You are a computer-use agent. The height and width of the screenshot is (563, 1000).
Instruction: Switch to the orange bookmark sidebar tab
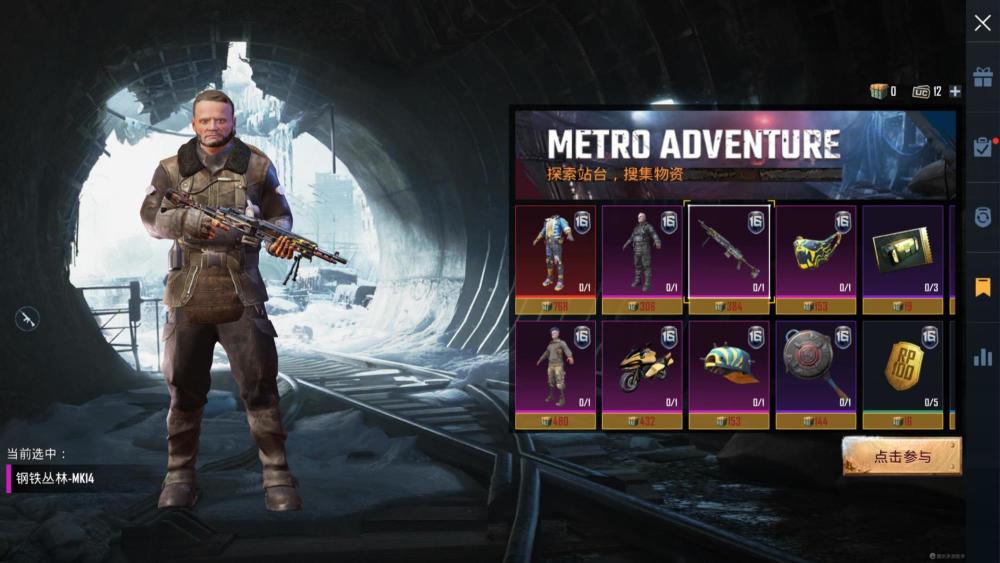[982, 287]
